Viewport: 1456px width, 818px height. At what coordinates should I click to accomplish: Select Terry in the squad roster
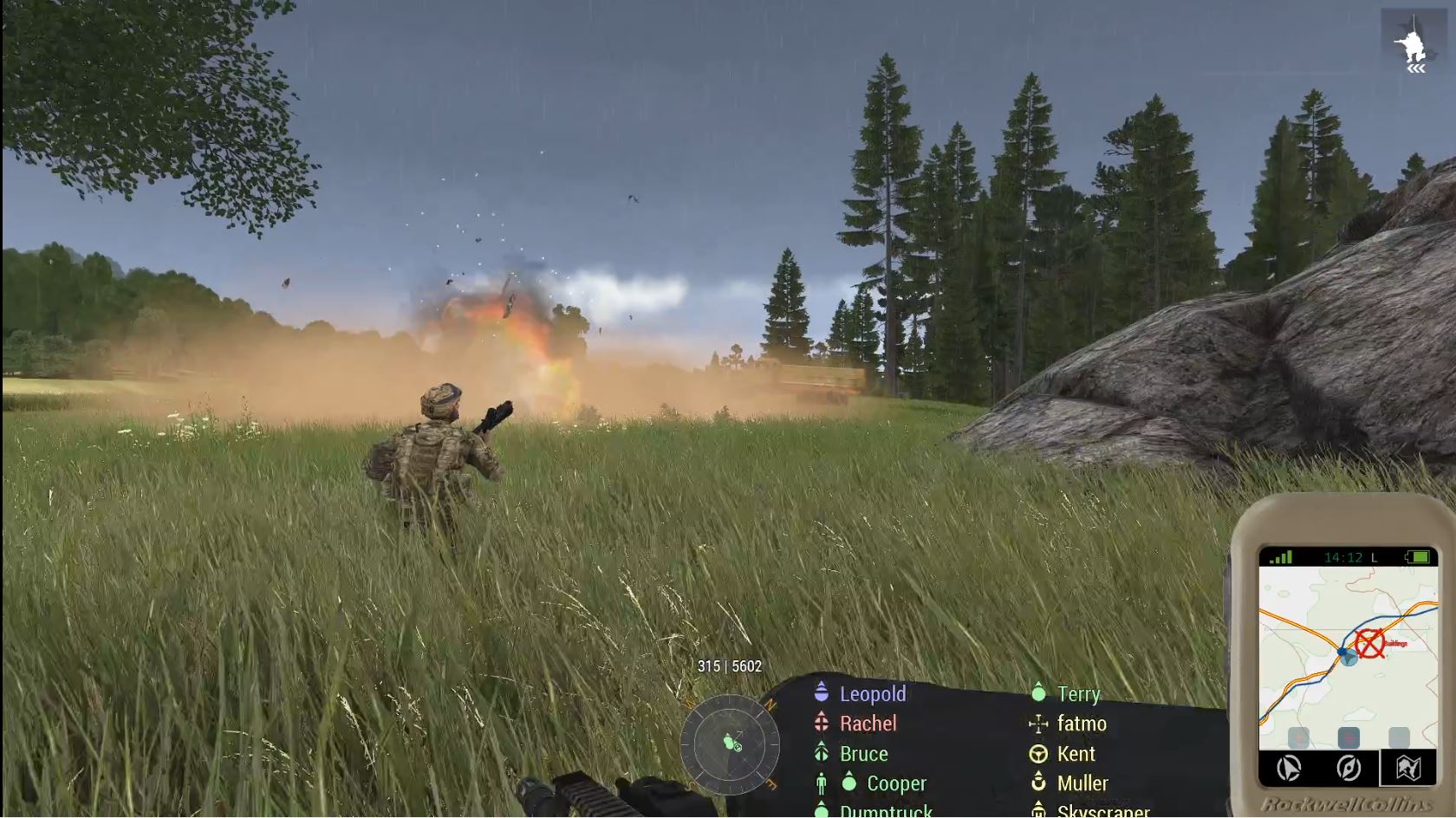pyautogui.click(x=1078, y=694)
